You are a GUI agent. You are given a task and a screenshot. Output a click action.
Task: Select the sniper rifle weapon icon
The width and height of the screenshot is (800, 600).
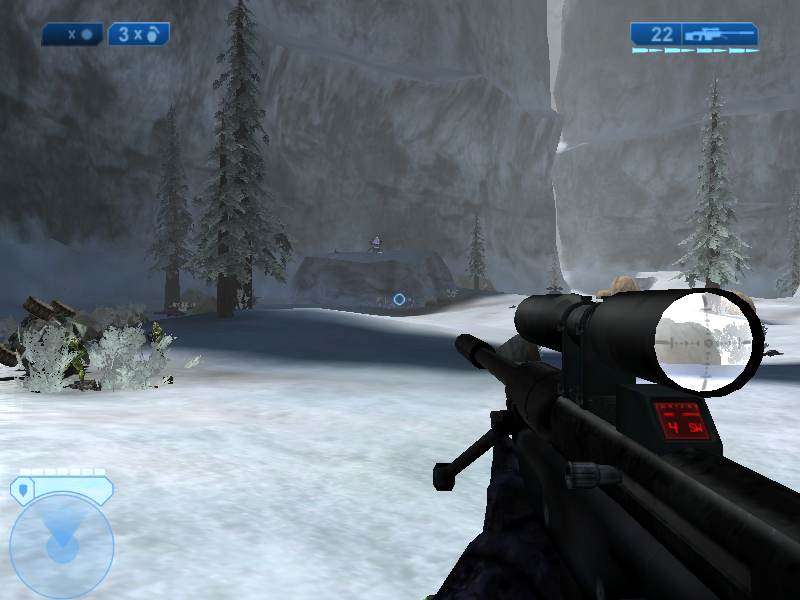tap(720, 34)
